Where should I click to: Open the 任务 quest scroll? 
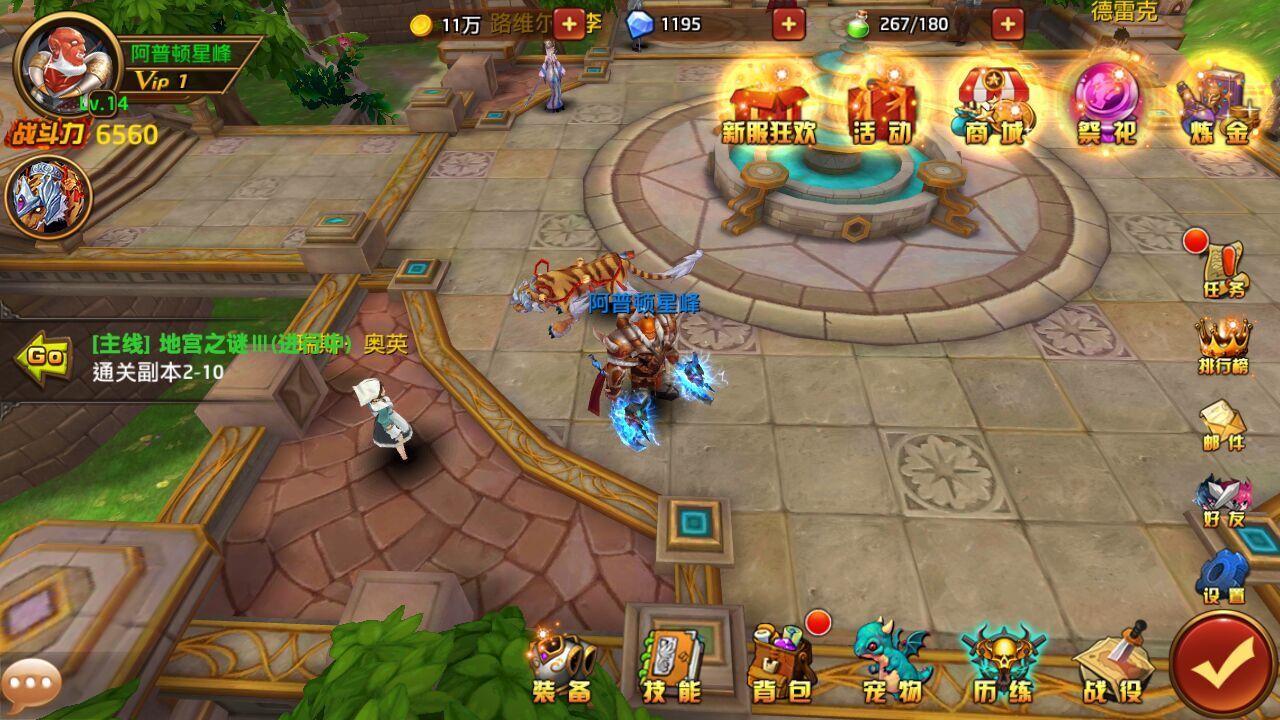[1224, 270]
